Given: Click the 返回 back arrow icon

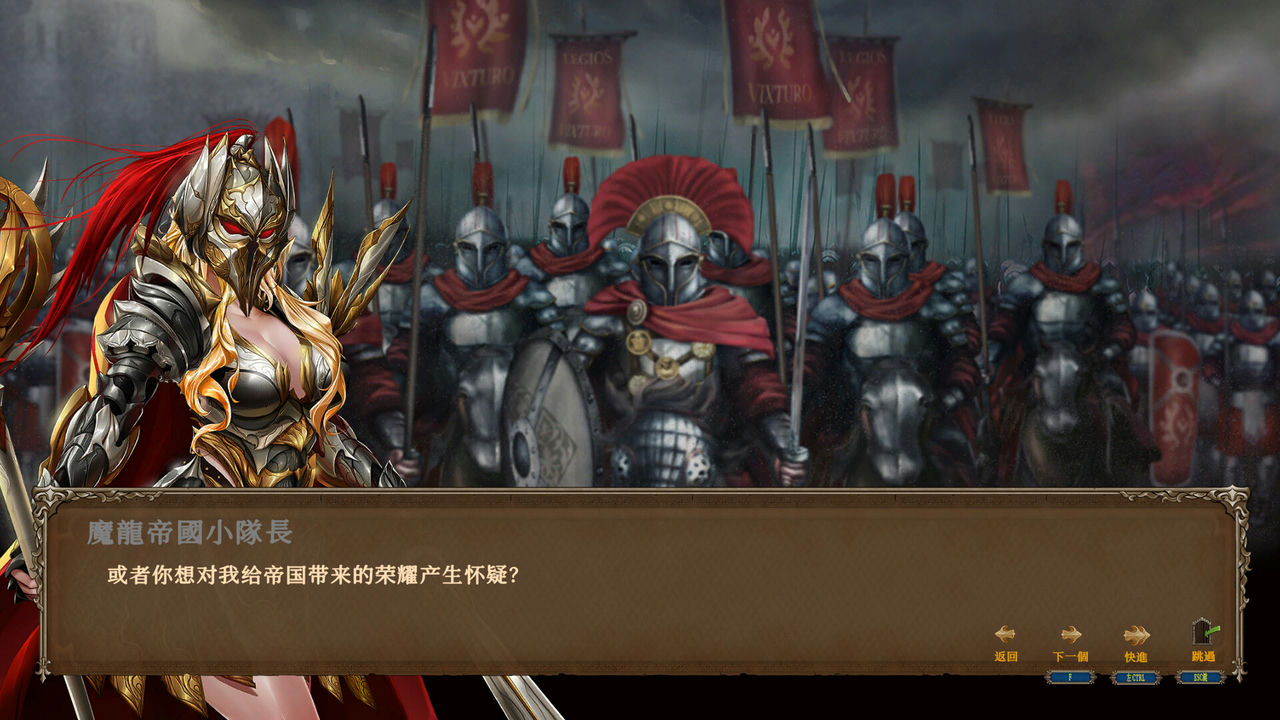Looking at the screenshot, I should [1005, 633].
